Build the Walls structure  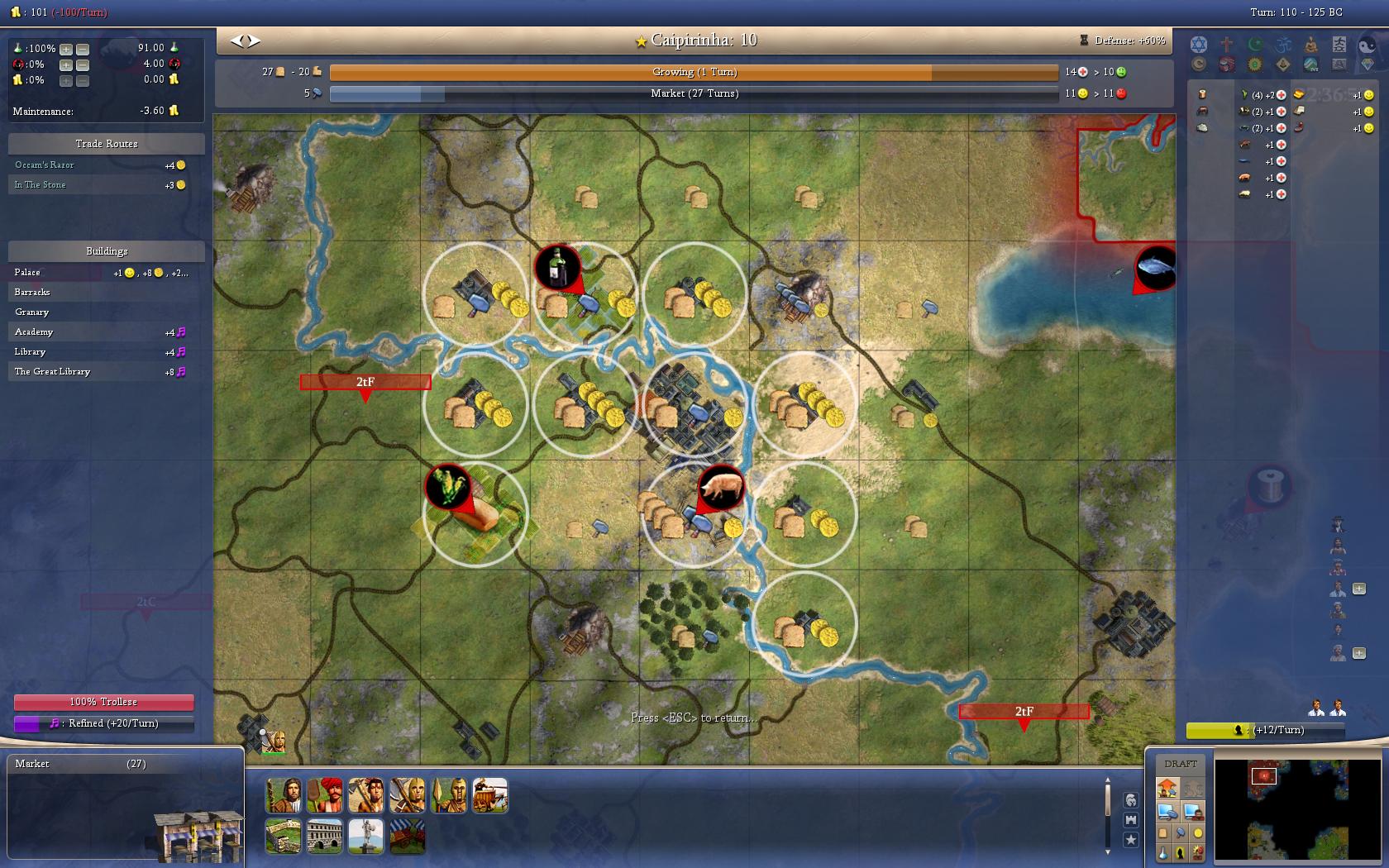click(x=284, y=836)
